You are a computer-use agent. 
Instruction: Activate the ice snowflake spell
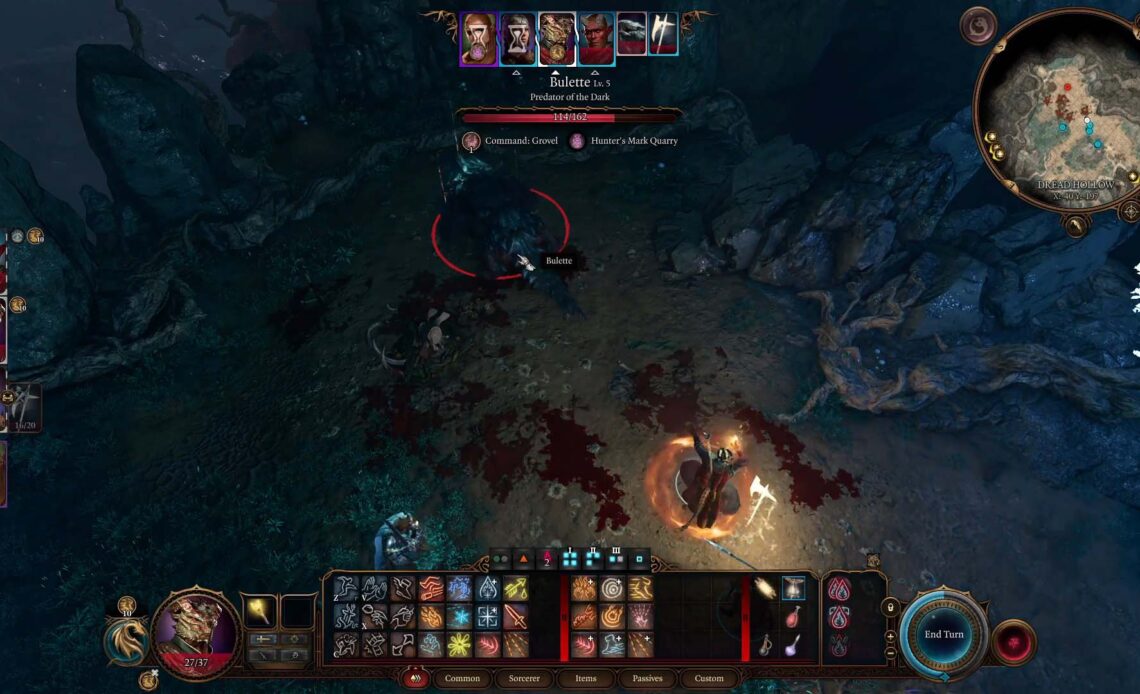[x=459, y=616]
